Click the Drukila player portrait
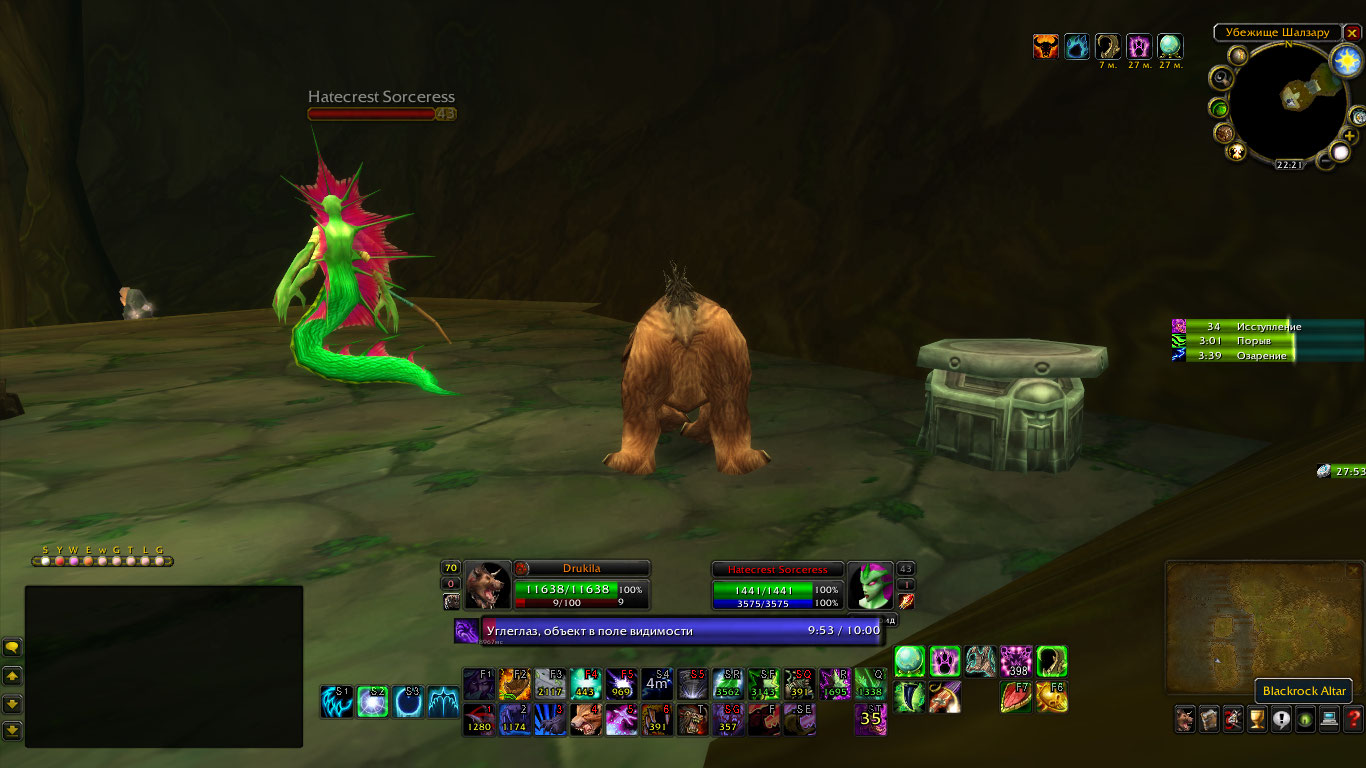The height and width of the screenshot is (768, 1366). coord(487,586)
